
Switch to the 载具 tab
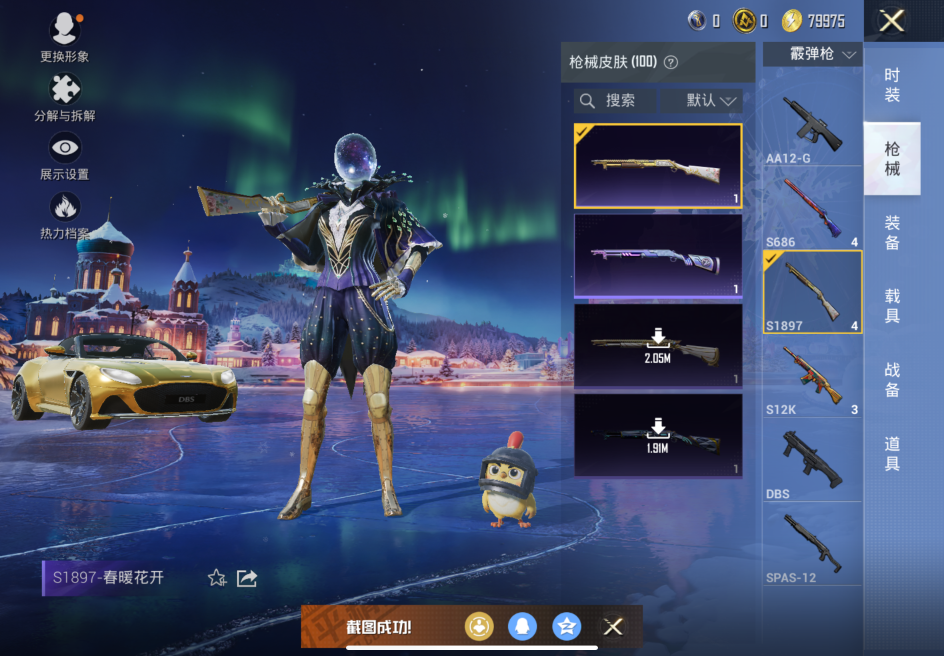coord(892,307)
